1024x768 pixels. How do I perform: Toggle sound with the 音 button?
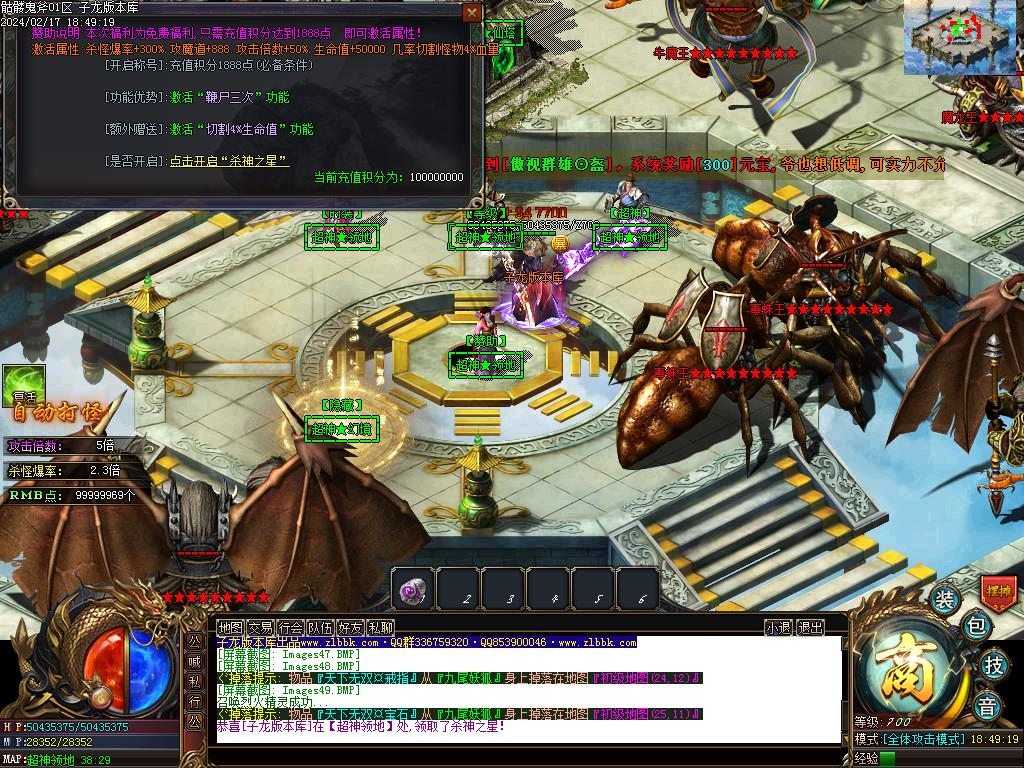[x=987, y=706]
